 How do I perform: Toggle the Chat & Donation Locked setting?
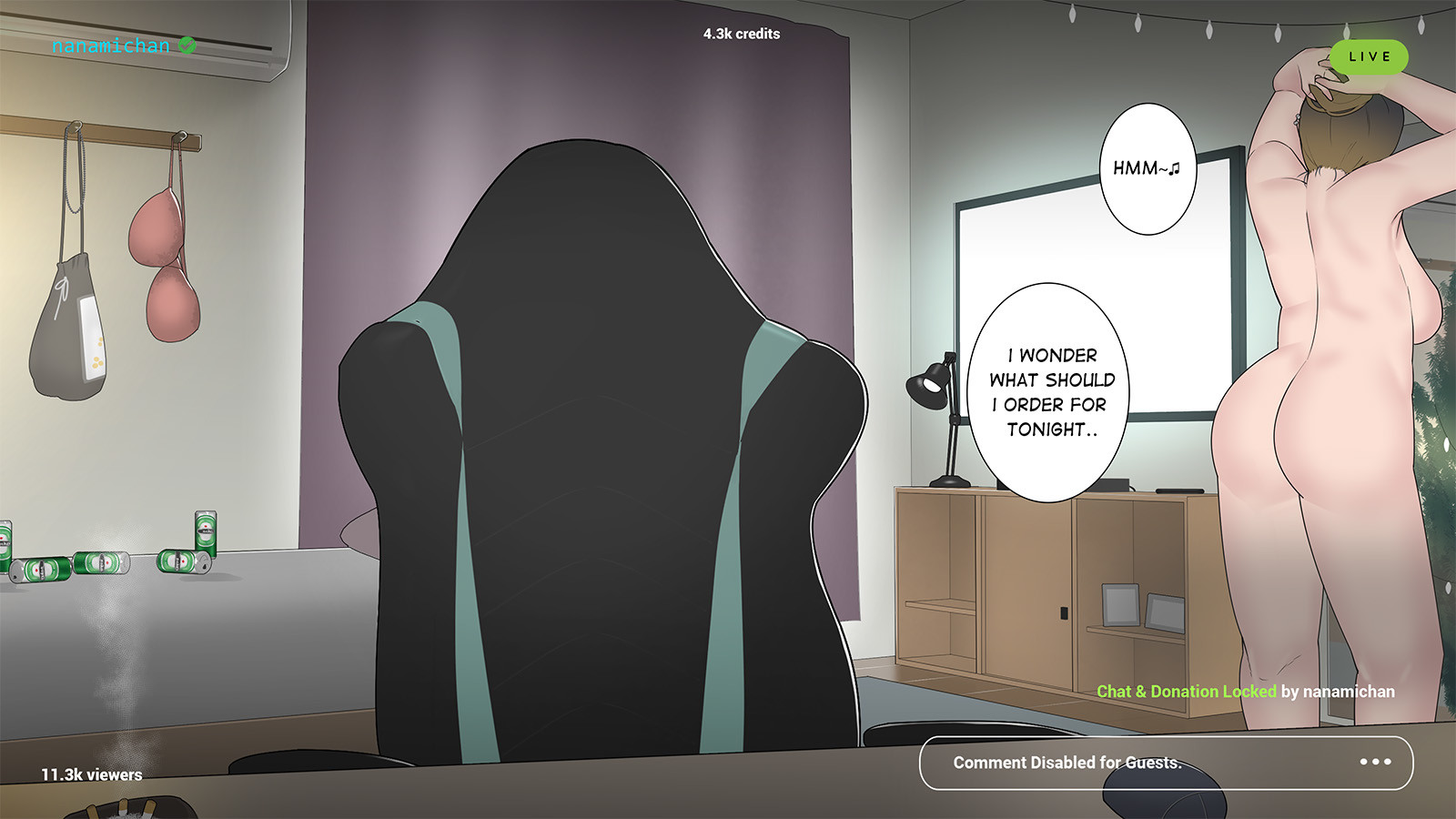point(1188,692)
